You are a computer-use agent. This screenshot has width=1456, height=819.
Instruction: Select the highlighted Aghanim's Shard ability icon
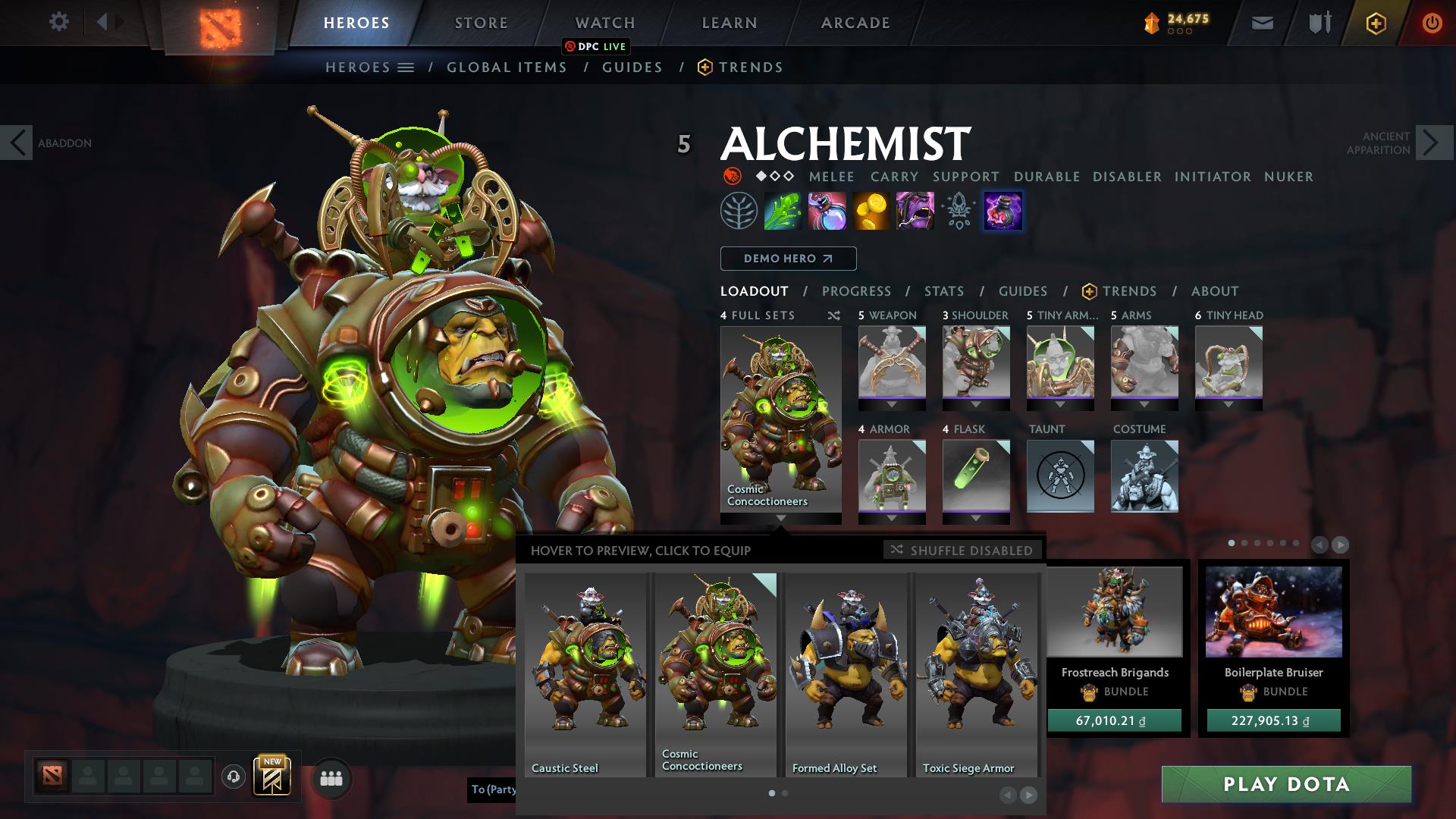point(1003,211)
